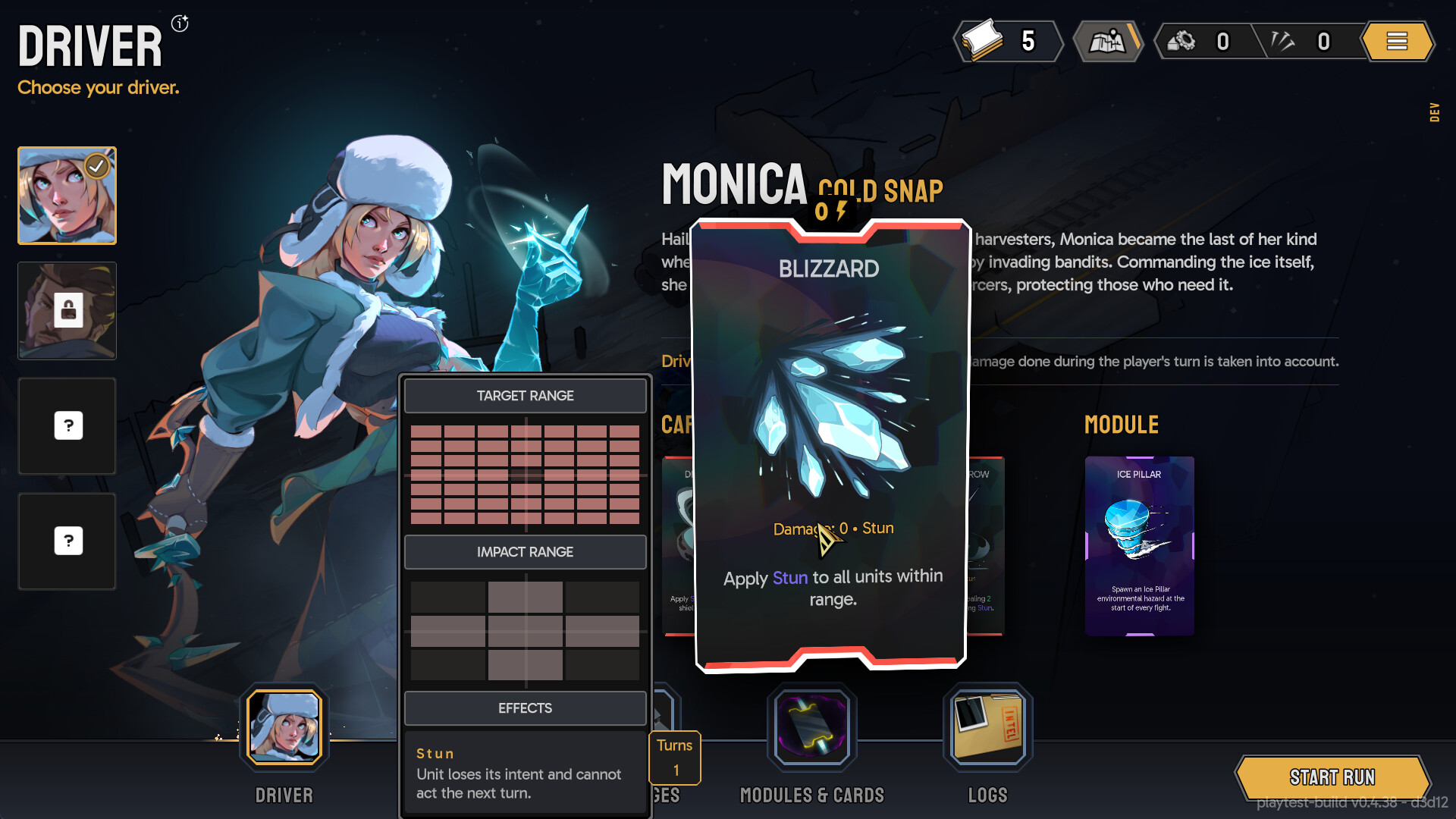Select the Ice Pillar module card

[1139, 544]
